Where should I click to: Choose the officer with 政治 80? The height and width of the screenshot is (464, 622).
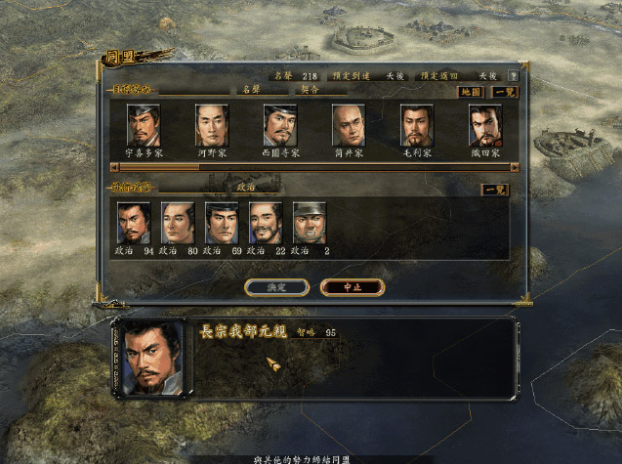click(x=177, y=222)
